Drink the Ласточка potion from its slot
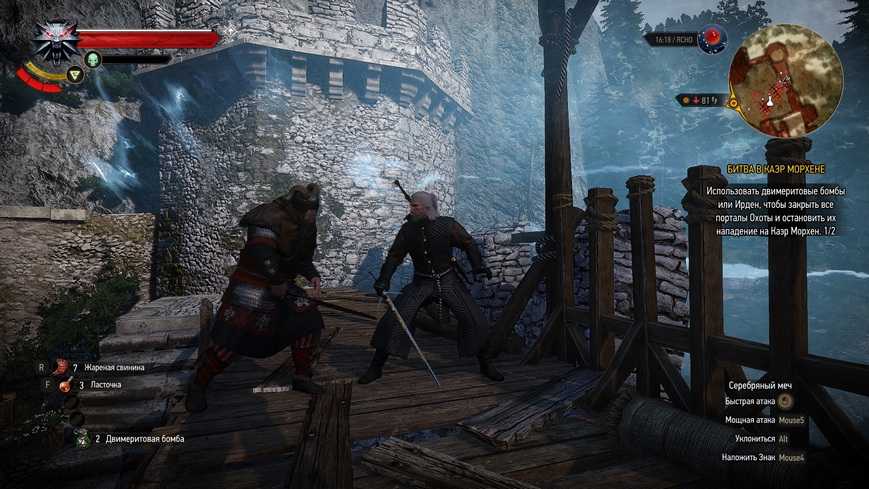Image resolution: width=869 pixels, height=489 pixels. 66,384
